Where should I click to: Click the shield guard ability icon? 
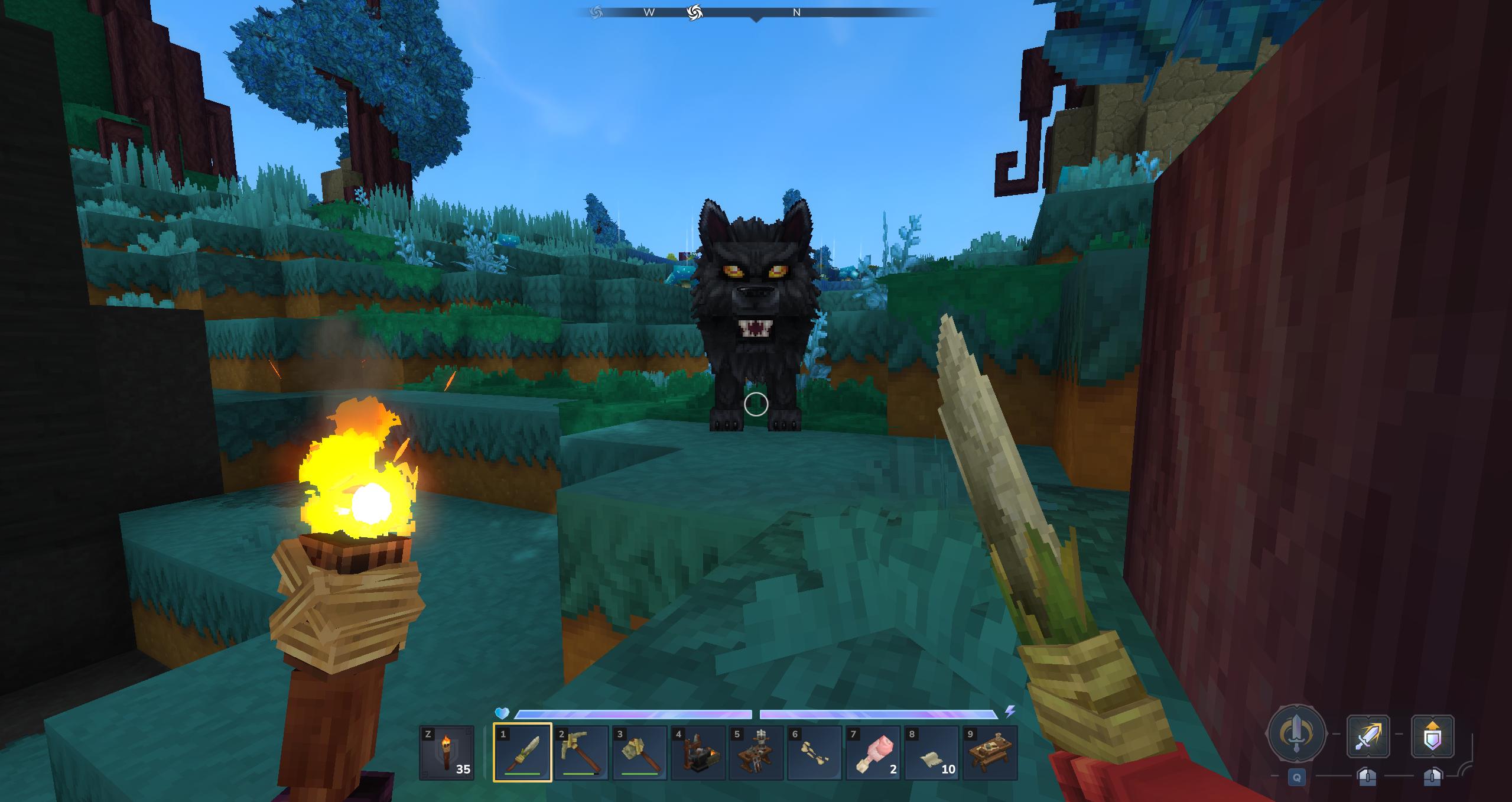1432,736
